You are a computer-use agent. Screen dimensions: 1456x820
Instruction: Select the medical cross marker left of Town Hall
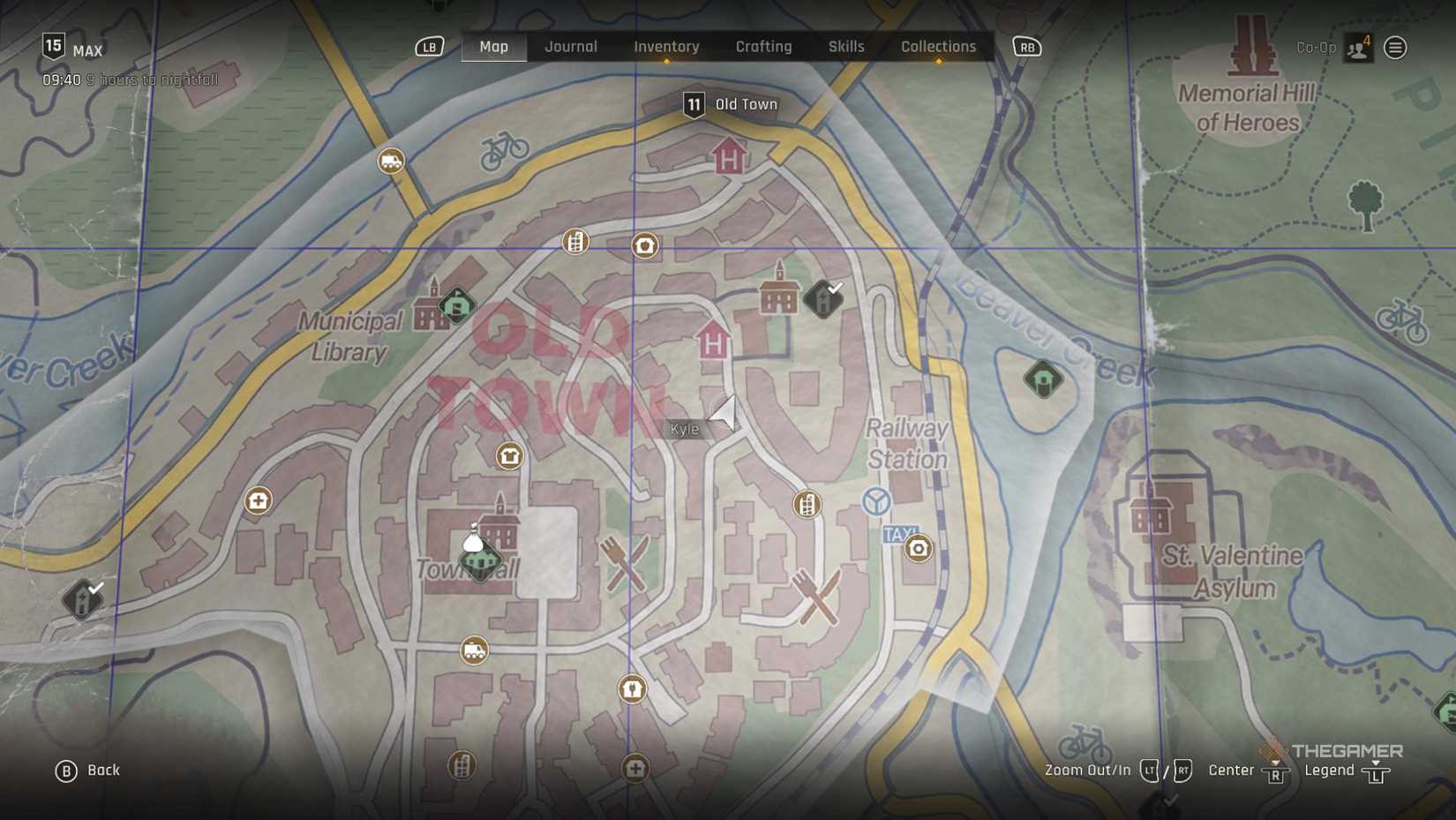click(258, 501)
